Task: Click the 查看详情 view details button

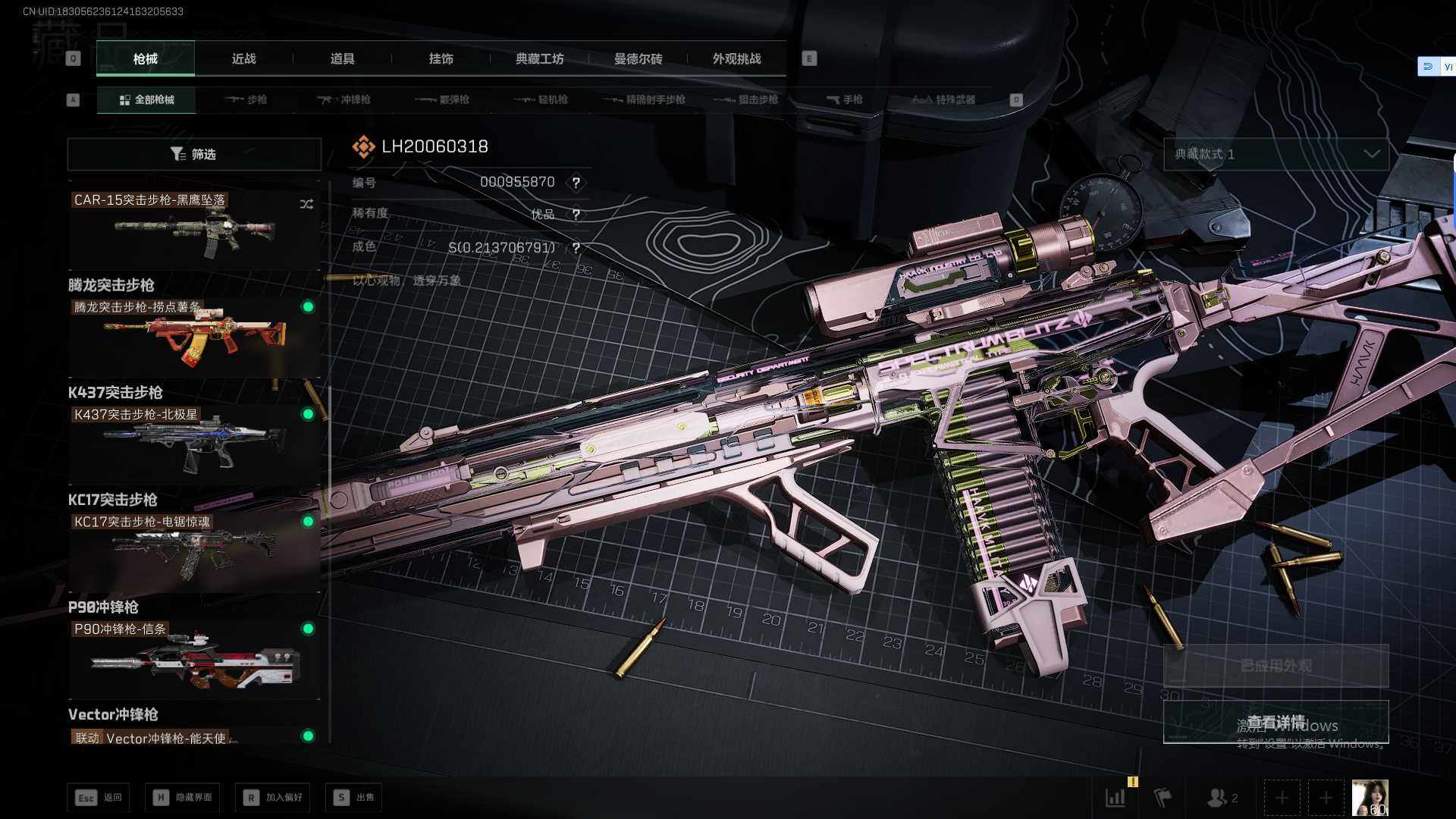Action: click(1276, 722)
